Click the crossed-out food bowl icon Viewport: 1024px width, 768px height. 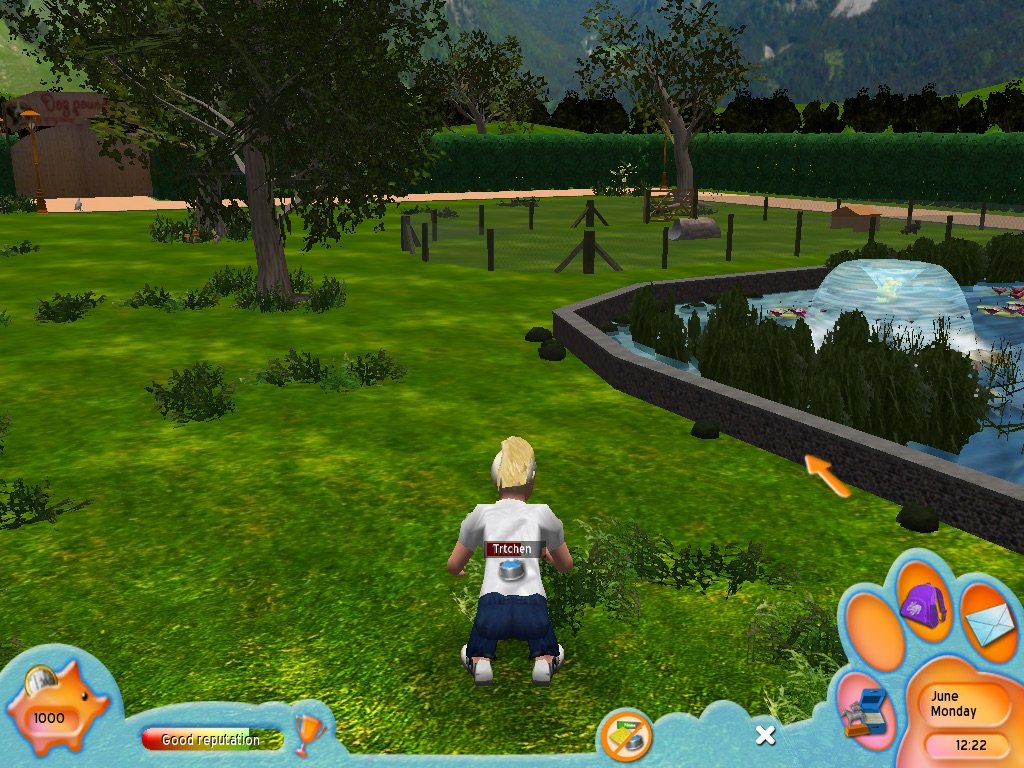click(626, 738)
